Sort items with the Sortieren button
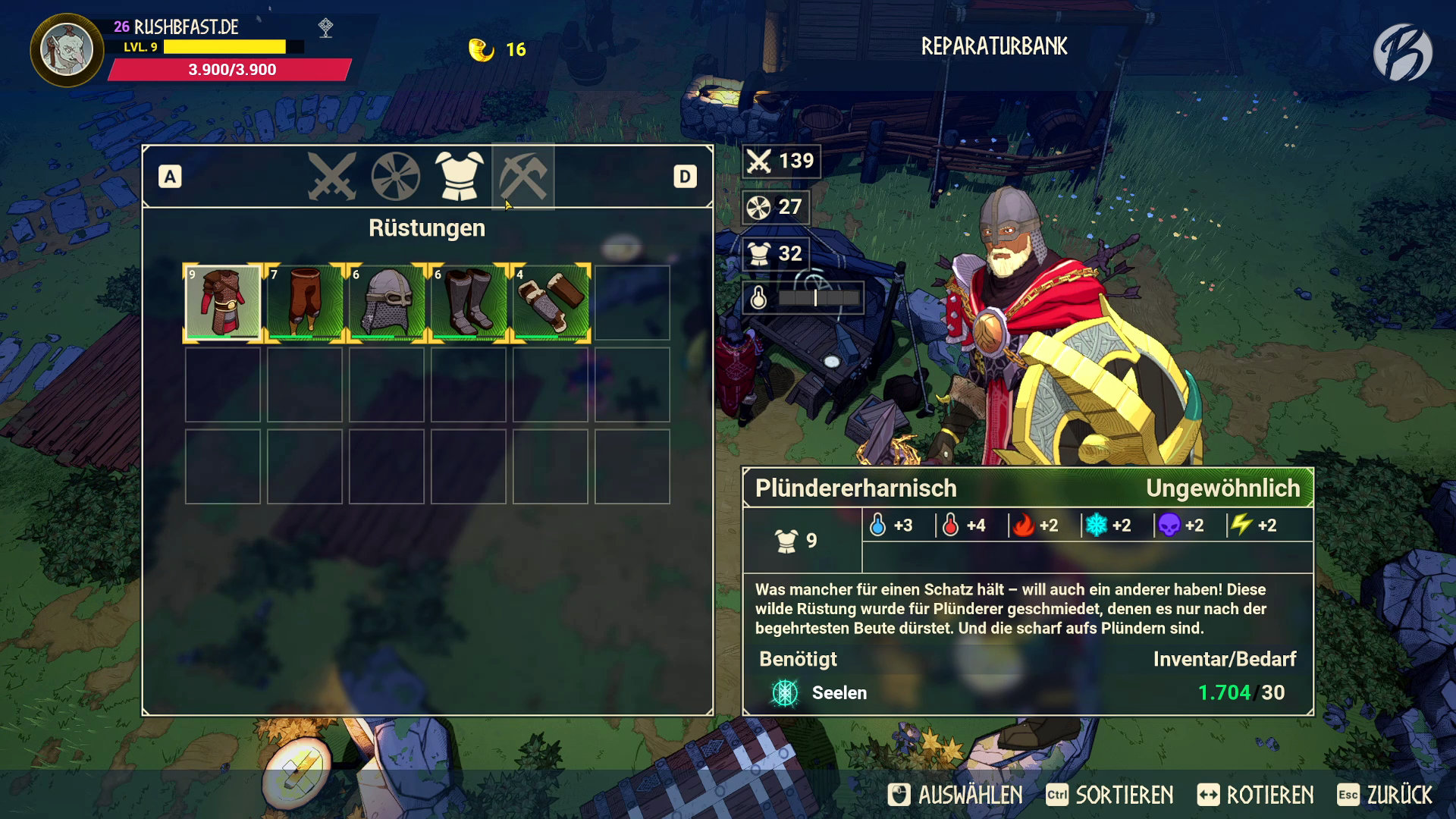The image size is (1456, 819). tap(1109, 795)
